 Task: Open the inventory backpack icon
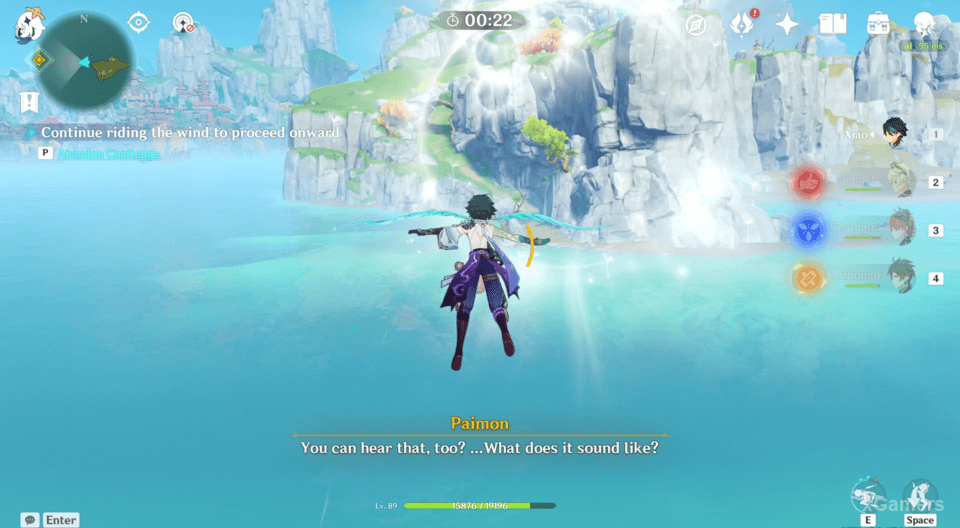coord(878,24)
